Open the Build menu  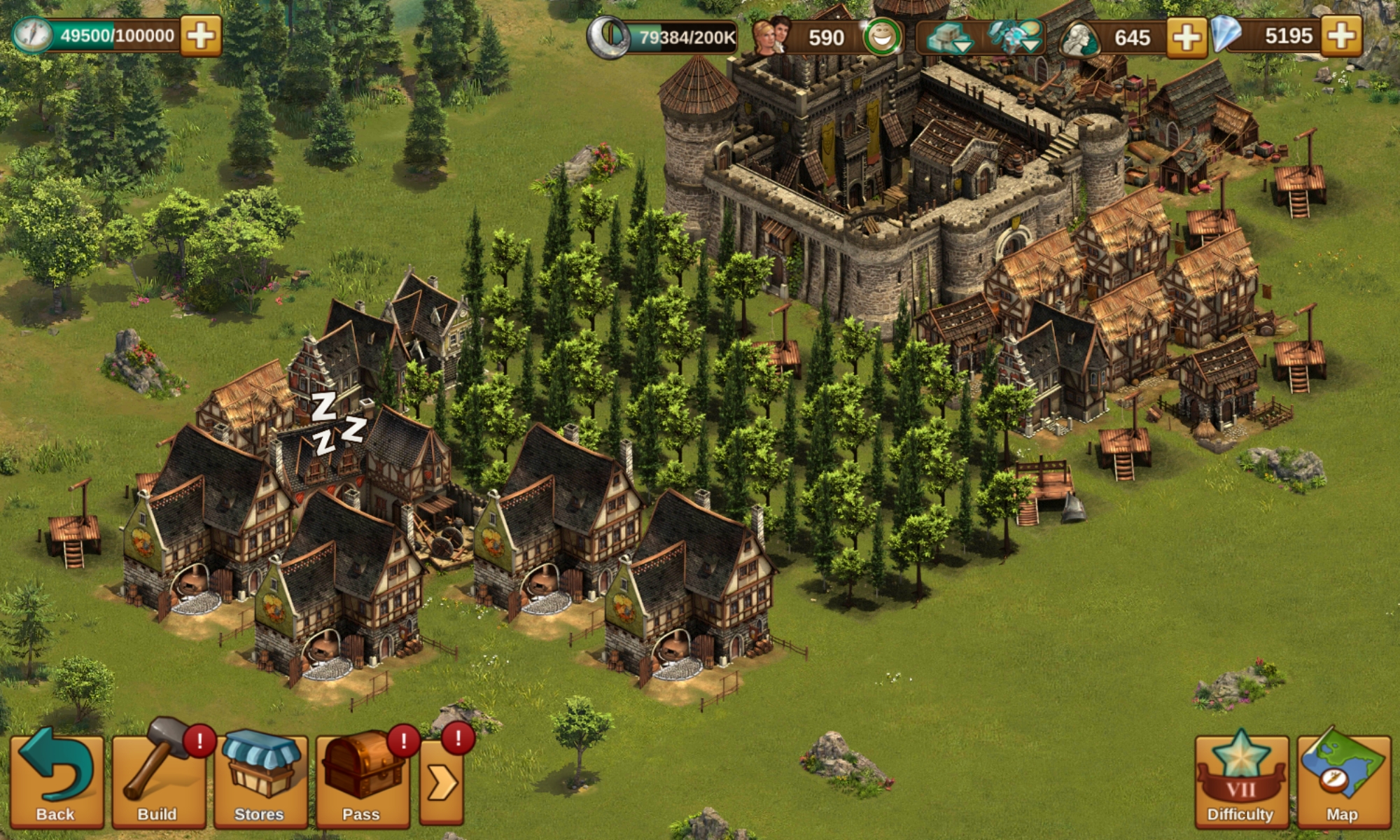click(x=158, y=780)
